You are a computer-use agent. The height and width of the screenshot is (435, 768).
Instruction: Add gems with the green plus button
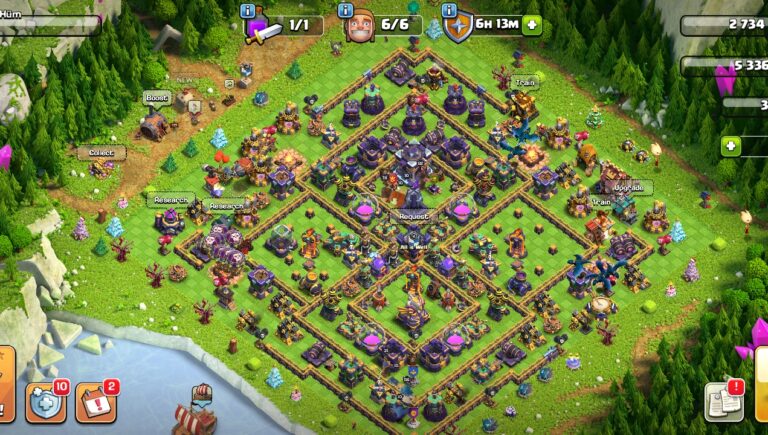(x=731, y=146)
